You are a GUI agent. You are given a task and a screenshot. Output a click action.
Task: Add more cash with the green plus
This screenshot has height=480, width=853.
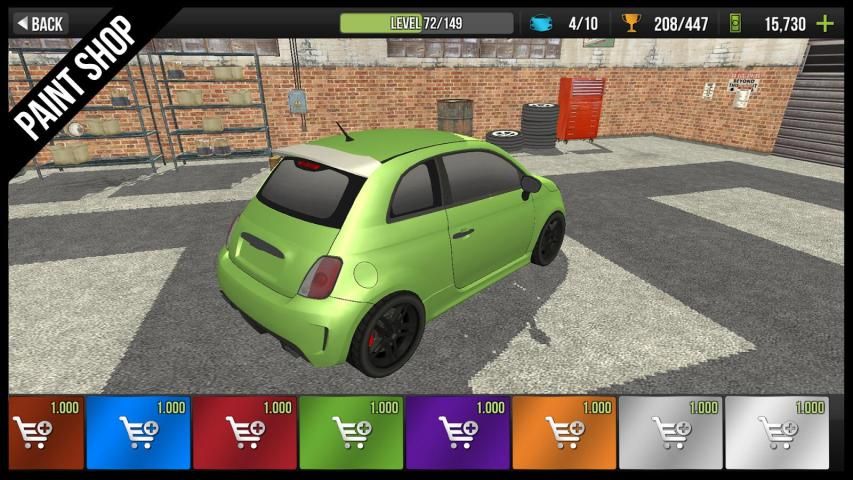pyautogui.click(x=825, y=23)
